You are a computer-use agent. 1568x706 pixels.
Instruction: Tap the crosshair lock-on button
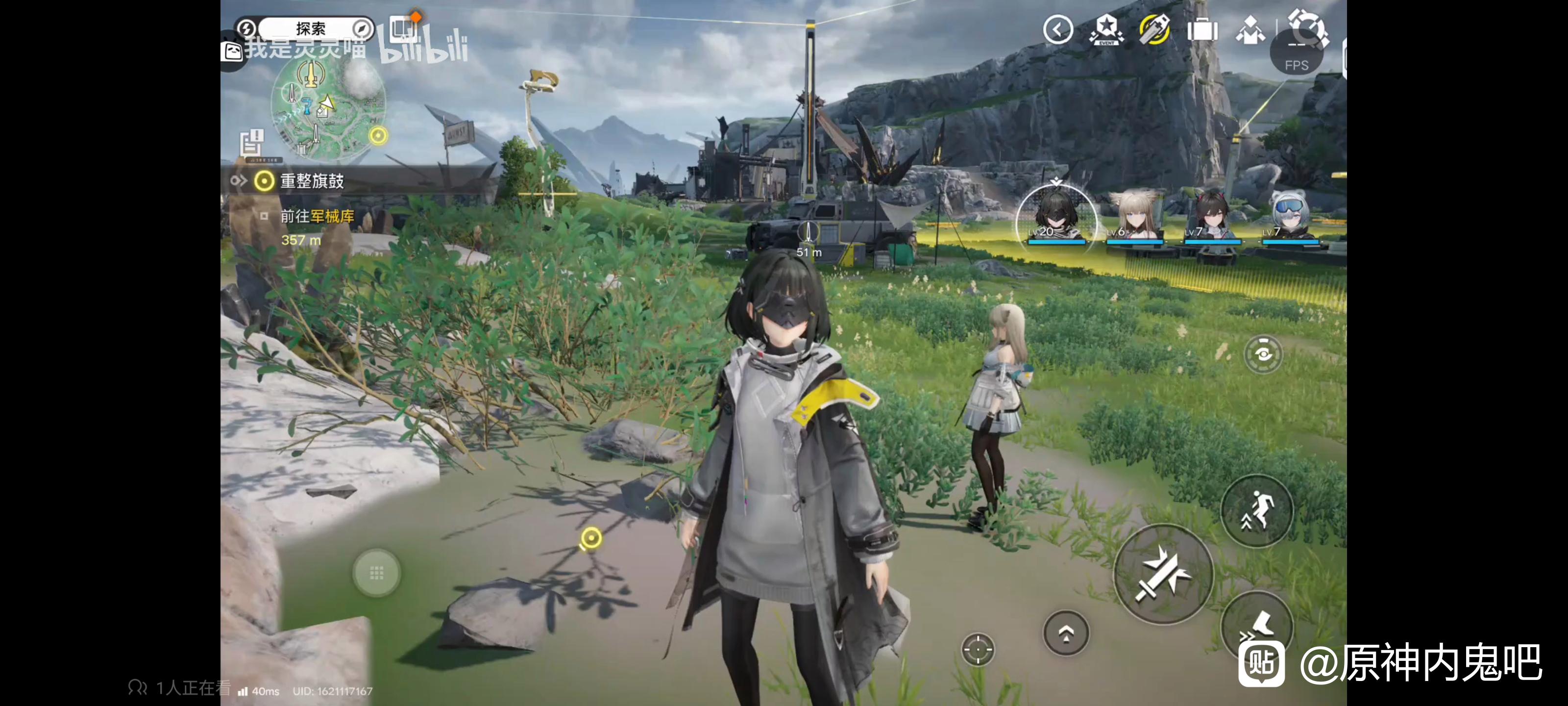point(978,649)
